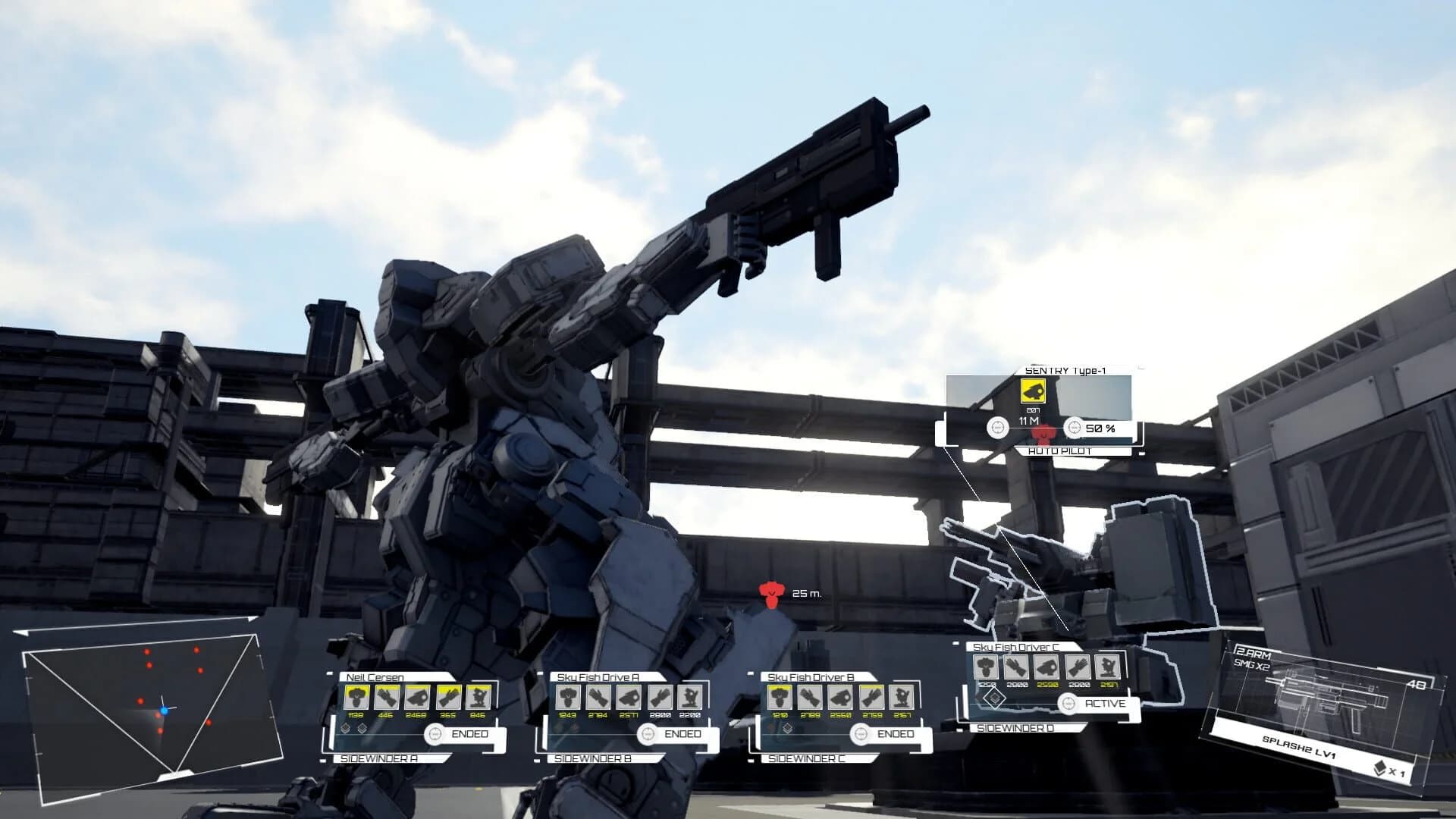
Task: Click the weapon icon on Sky Fish Drive A panel
Action: [x=629, y=698]
